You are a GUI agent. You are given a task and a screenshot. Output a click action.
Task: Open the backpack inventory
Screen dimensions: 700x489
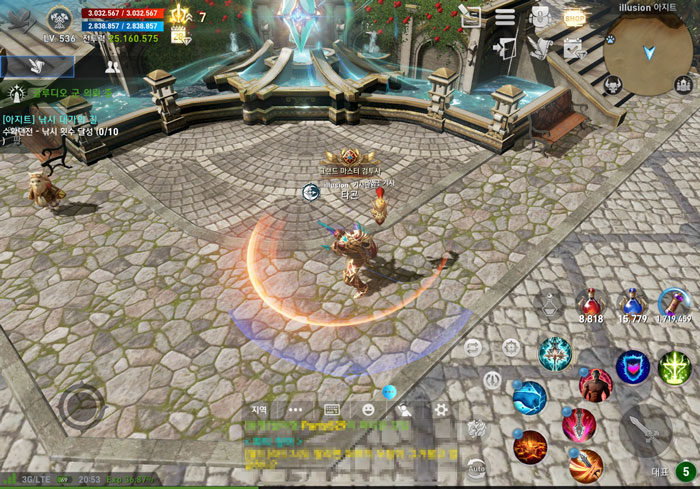[x=540, y=17]
